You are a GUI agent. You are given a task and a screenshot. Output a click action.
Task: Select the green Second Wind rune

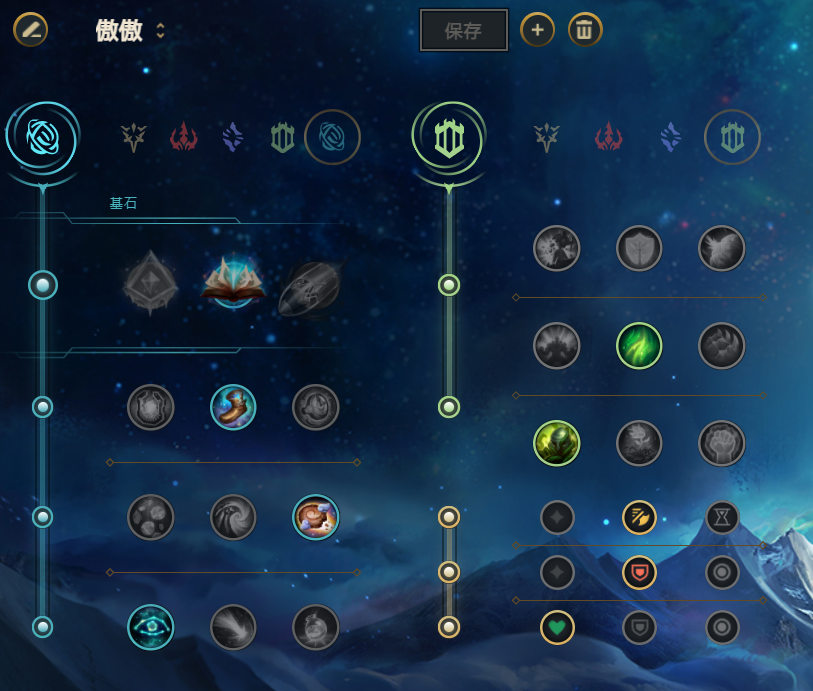pos(639,346)
